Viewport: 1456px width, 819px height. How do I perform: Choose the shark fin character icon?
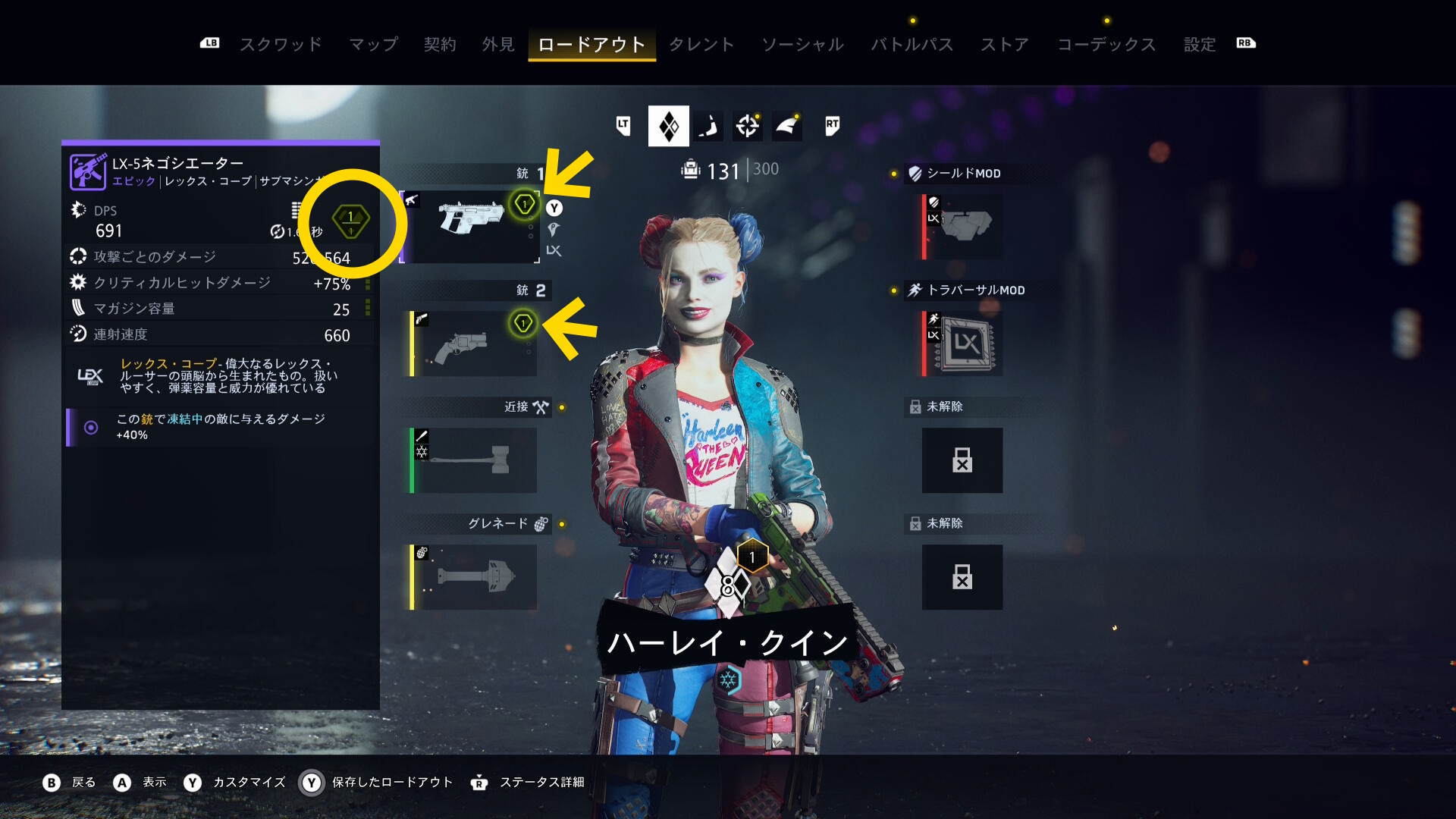[787, 126]
